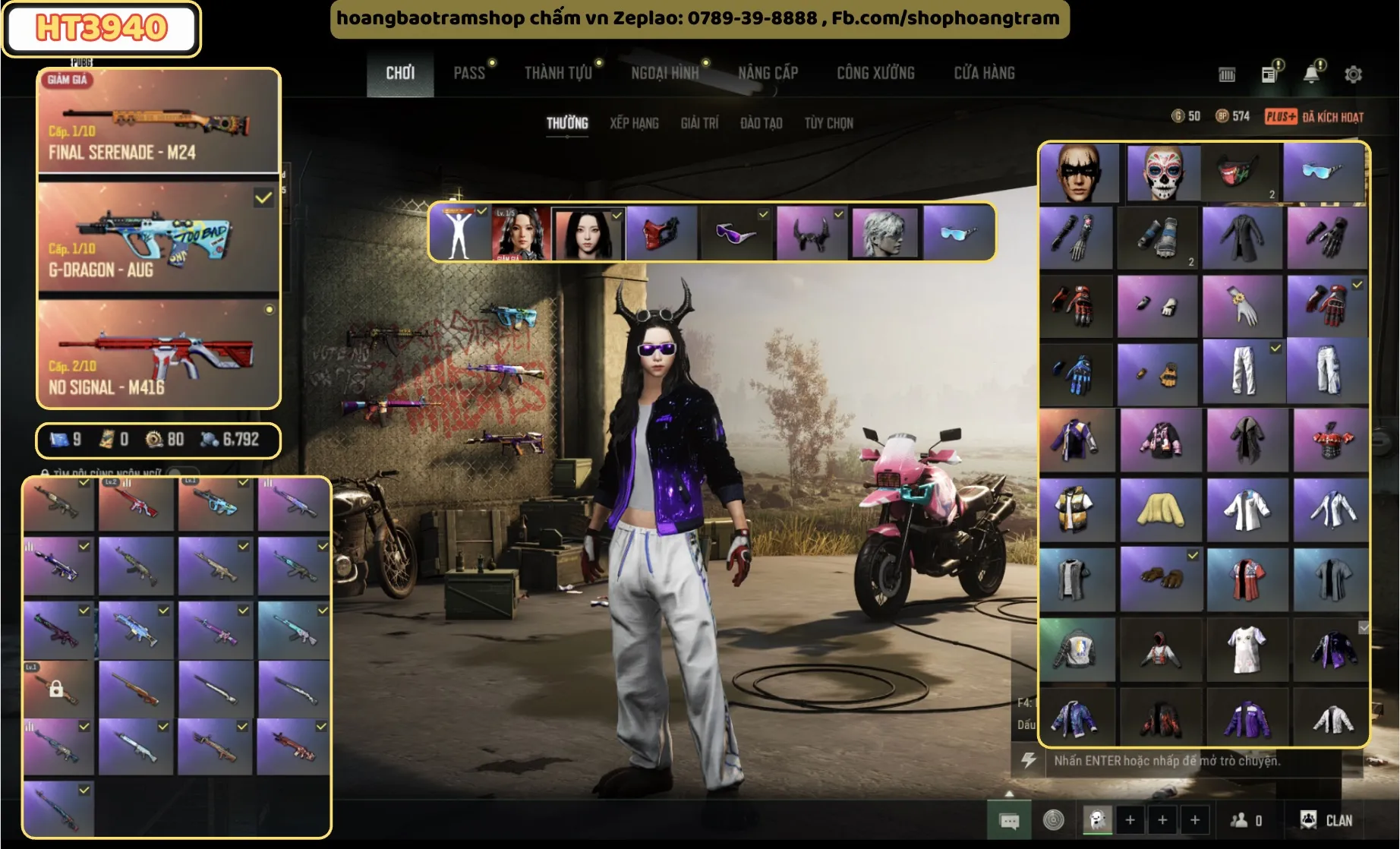Select the sugar skull face mask
Image resolution: width=1400 pixels, height=849 pixels.
[1162, 173]
